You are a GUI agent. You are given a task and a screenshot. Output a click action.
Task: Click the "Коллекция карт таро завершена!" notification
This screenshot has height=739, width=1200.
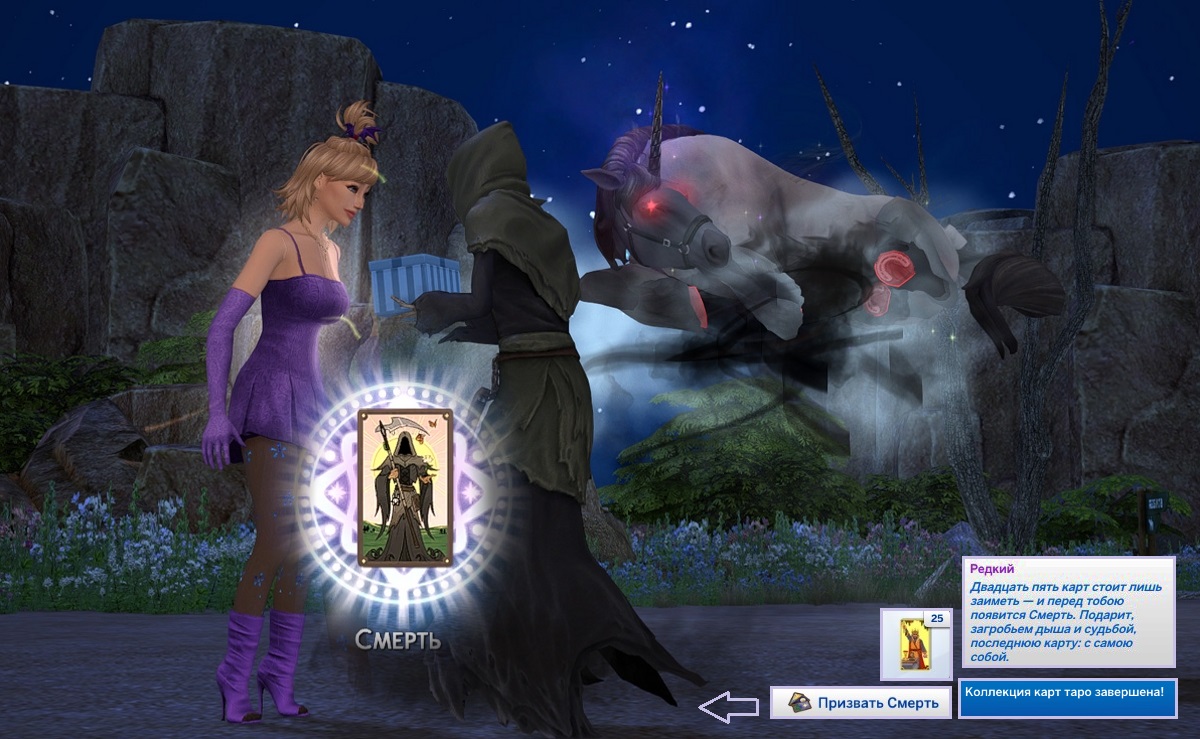[x=1067, y=696]
